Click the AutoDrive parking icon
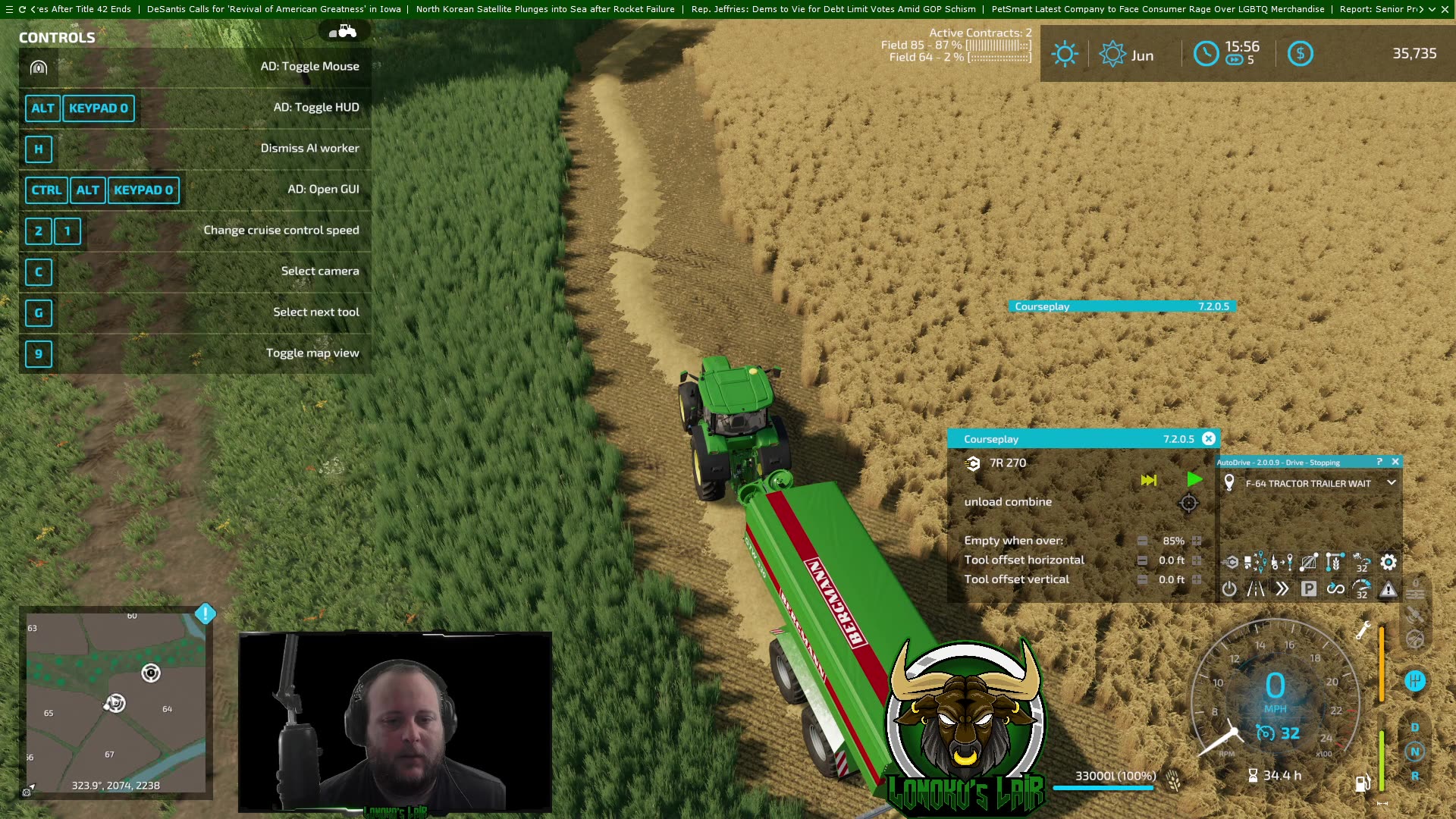This screenshot has height=819, width=1456. coord(1307,588)
